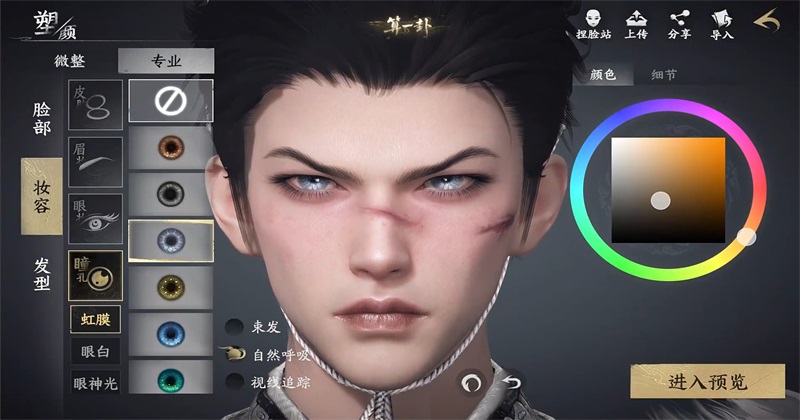
Task: Switch to the 专业 tab
Action: 166,61
